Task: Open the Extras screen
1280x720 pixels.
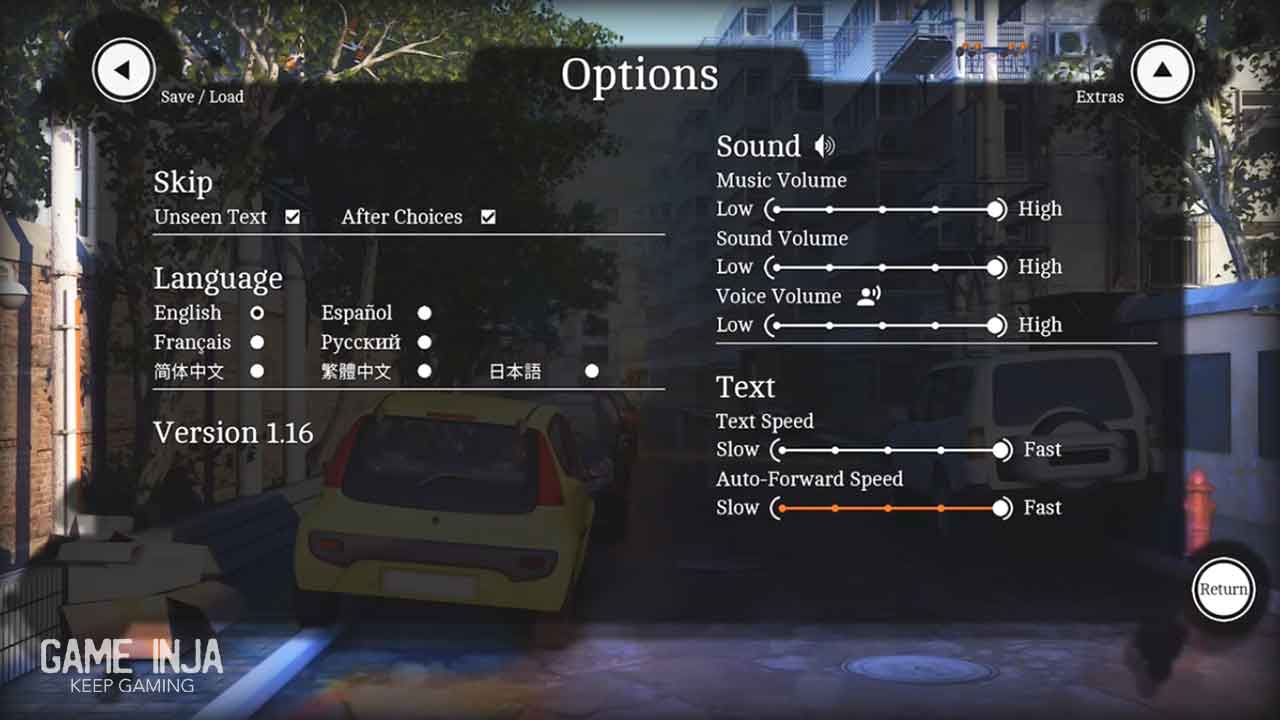Action: (1162, 70)
